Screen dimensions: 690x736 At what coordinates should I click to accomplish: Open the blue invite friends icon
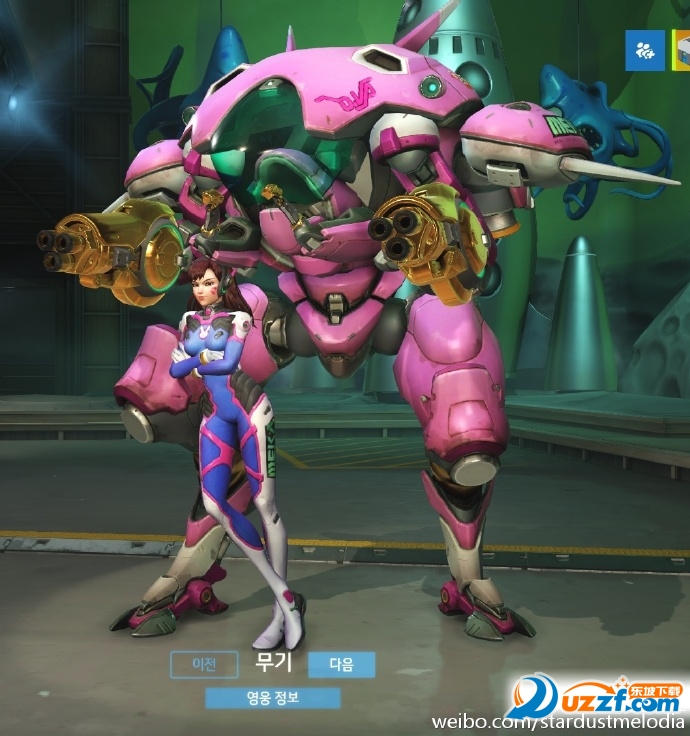[644, 50]
